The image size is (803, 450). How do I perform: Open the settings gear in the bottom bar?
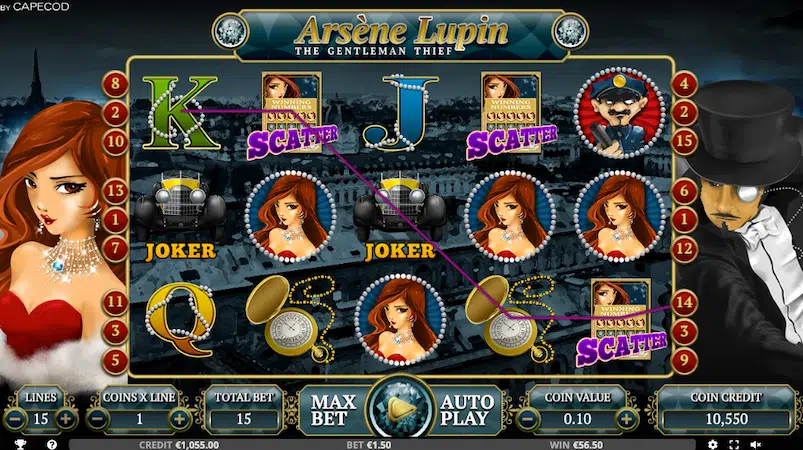click(x=712, y=443)
